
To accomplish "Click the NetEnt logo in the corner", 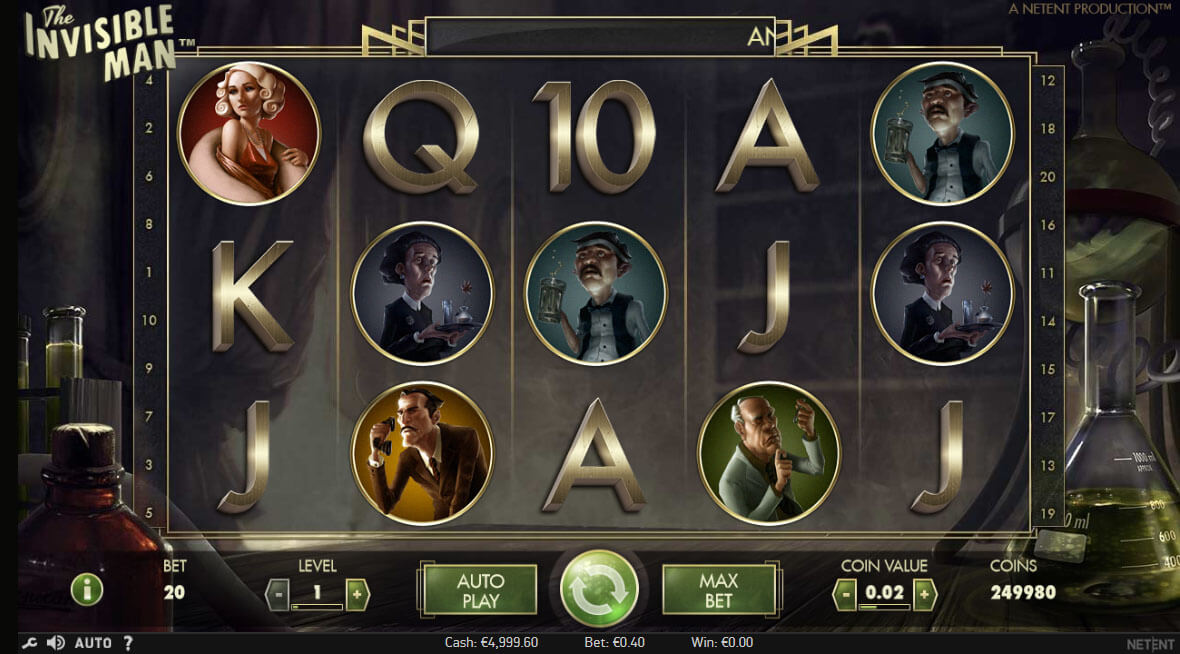I will point(1150,643).
